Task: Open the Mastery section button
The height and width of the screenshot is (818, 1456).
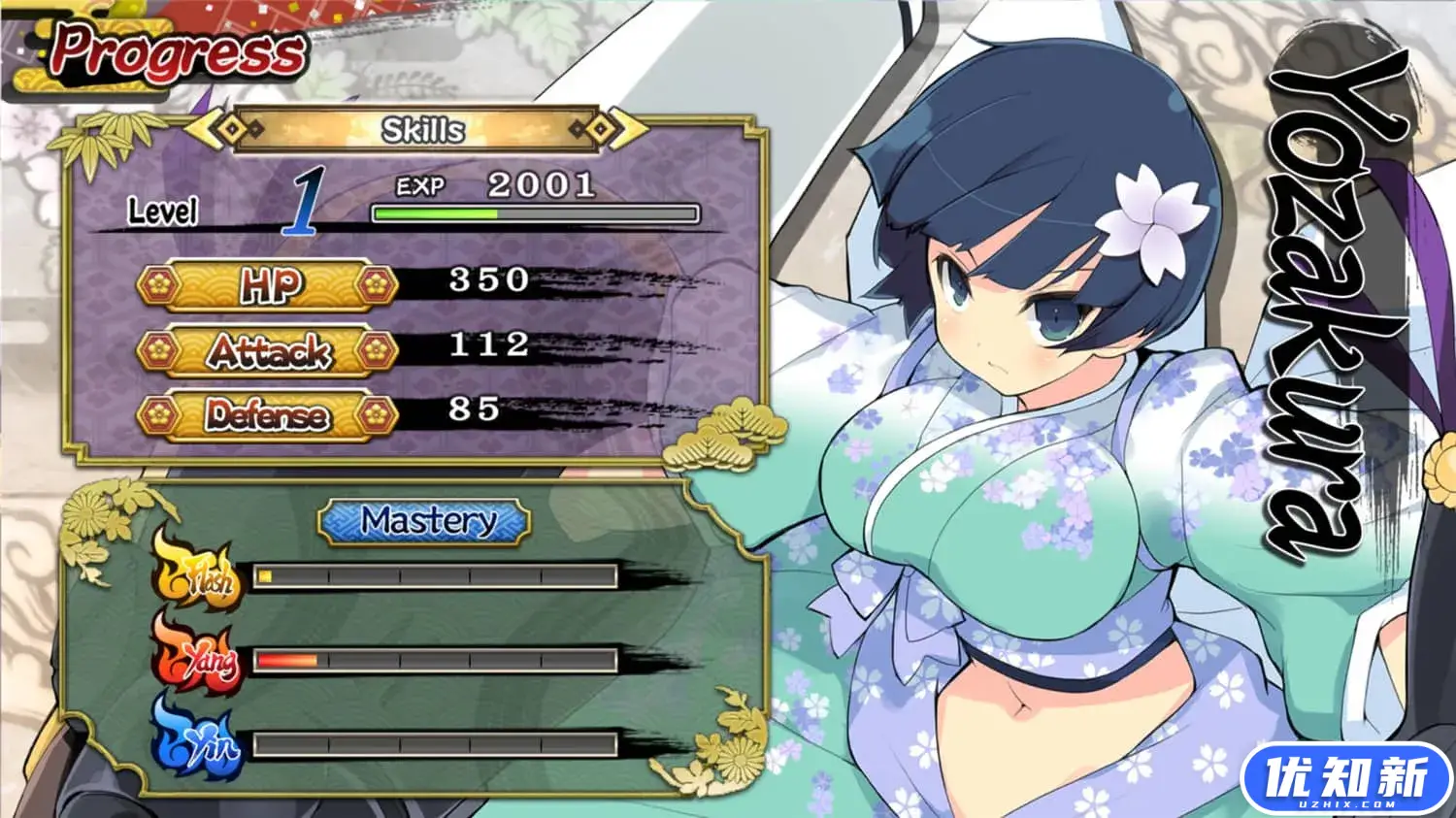Action: pyautogui.click(x=424, y=522)
